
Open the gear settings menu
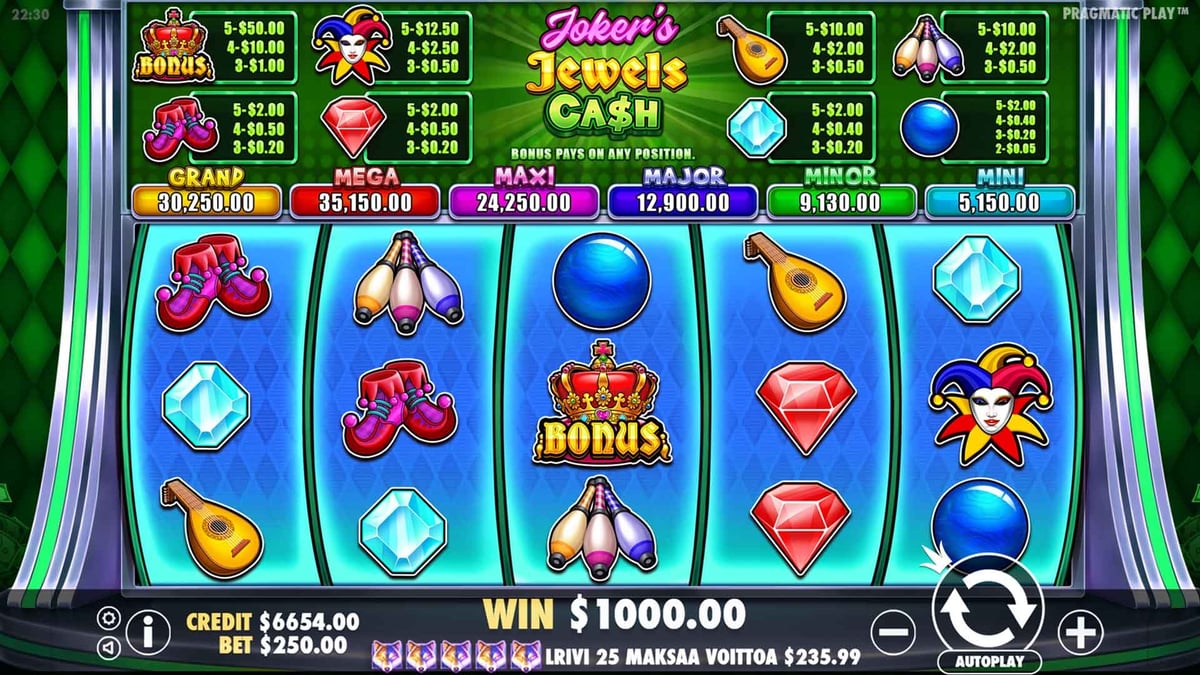click(x=110, y=618)
